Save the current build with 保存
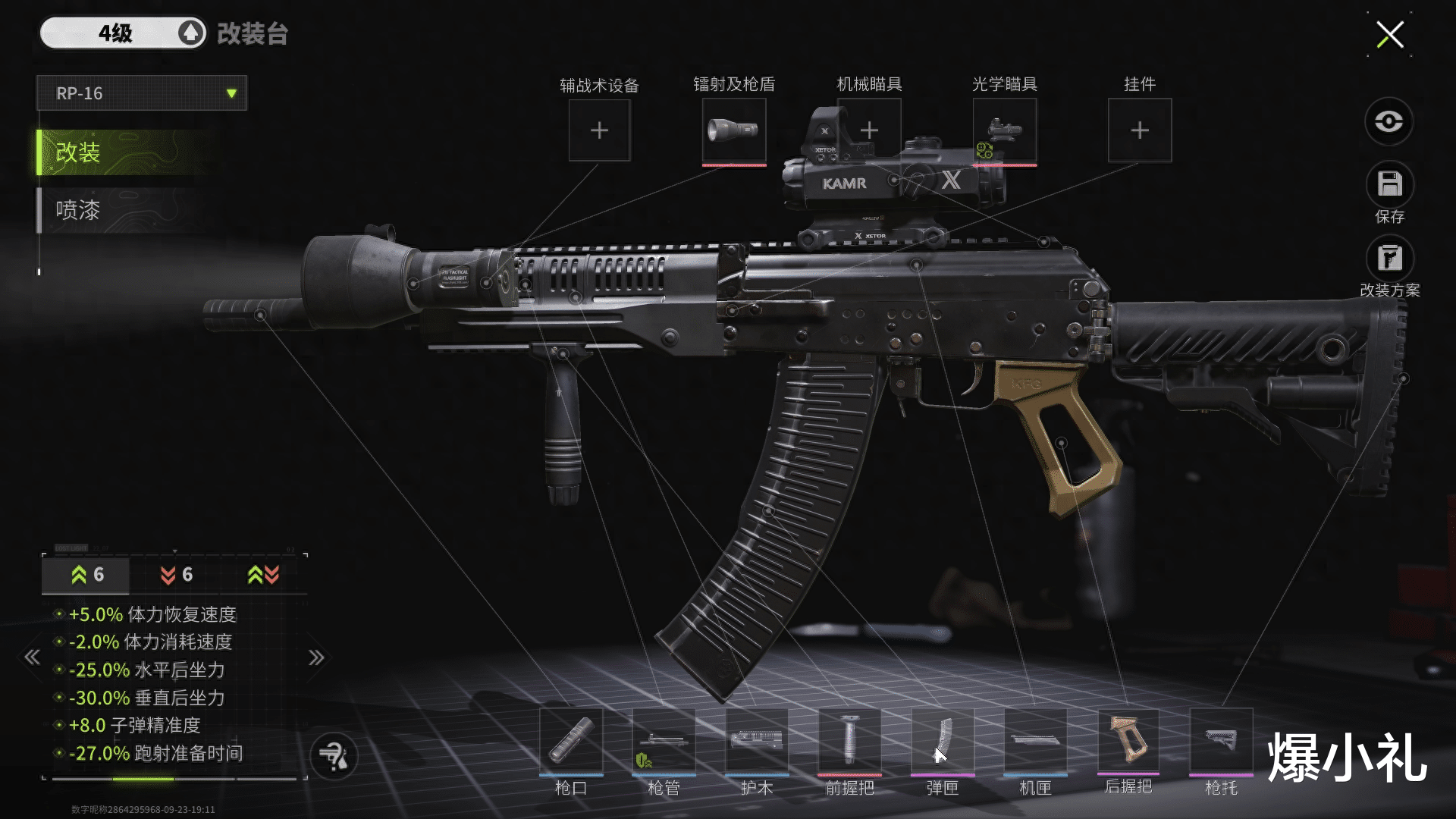Screen dimensions: 1456x819 point(1389,185)
